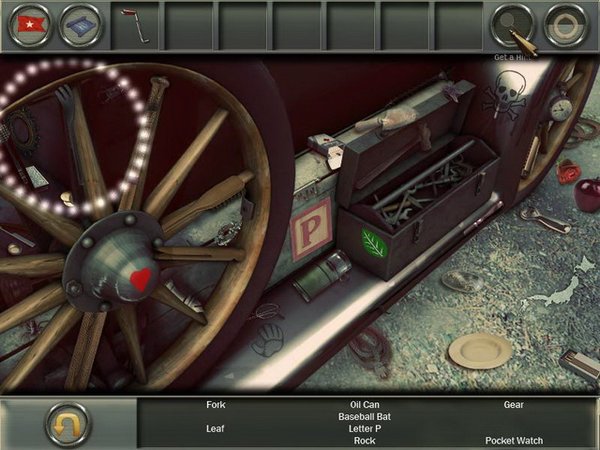Select the cane item in inventory

131,25
